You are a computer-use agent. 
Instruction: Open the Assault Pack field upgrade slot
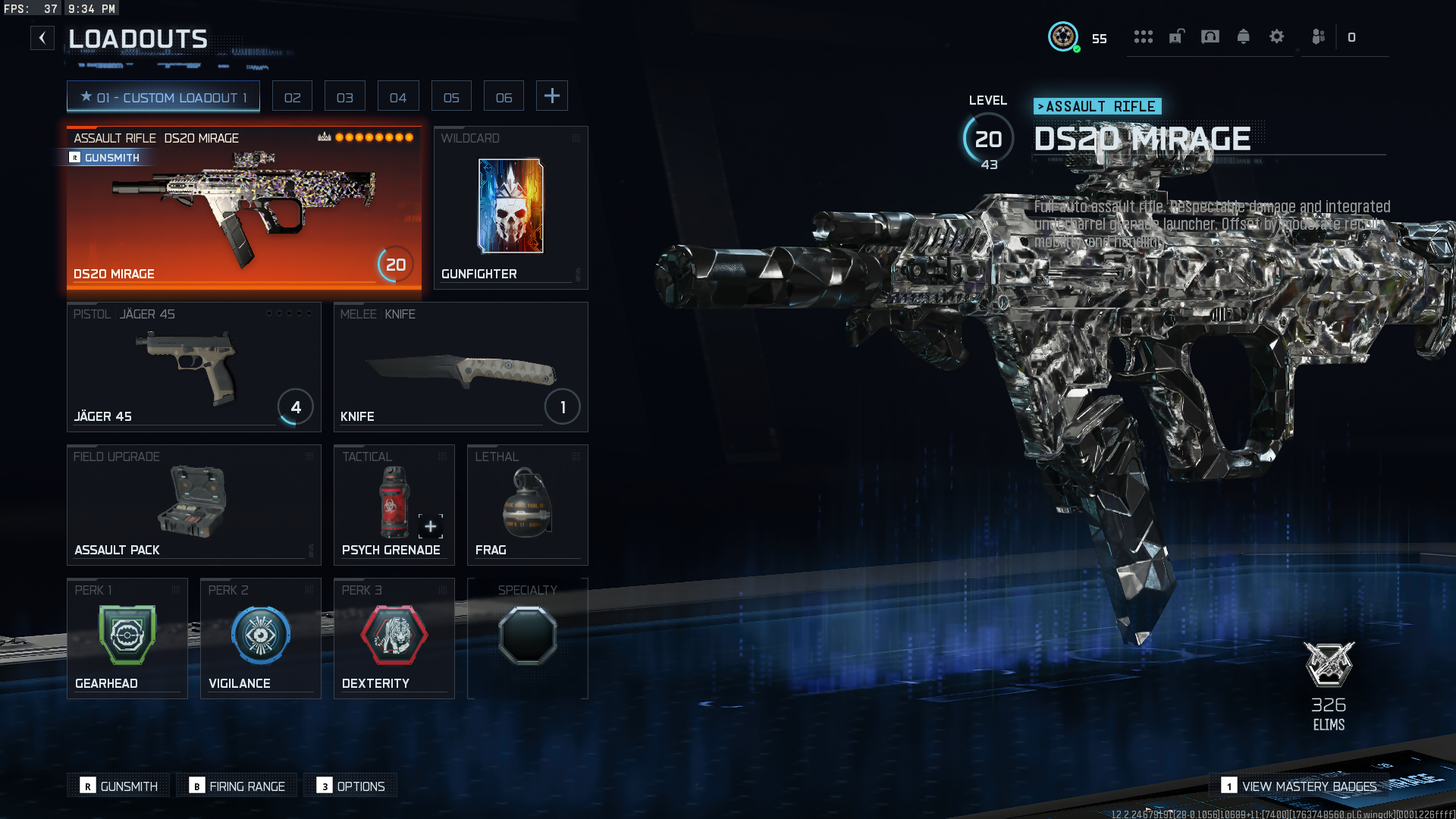pos(193,505)
